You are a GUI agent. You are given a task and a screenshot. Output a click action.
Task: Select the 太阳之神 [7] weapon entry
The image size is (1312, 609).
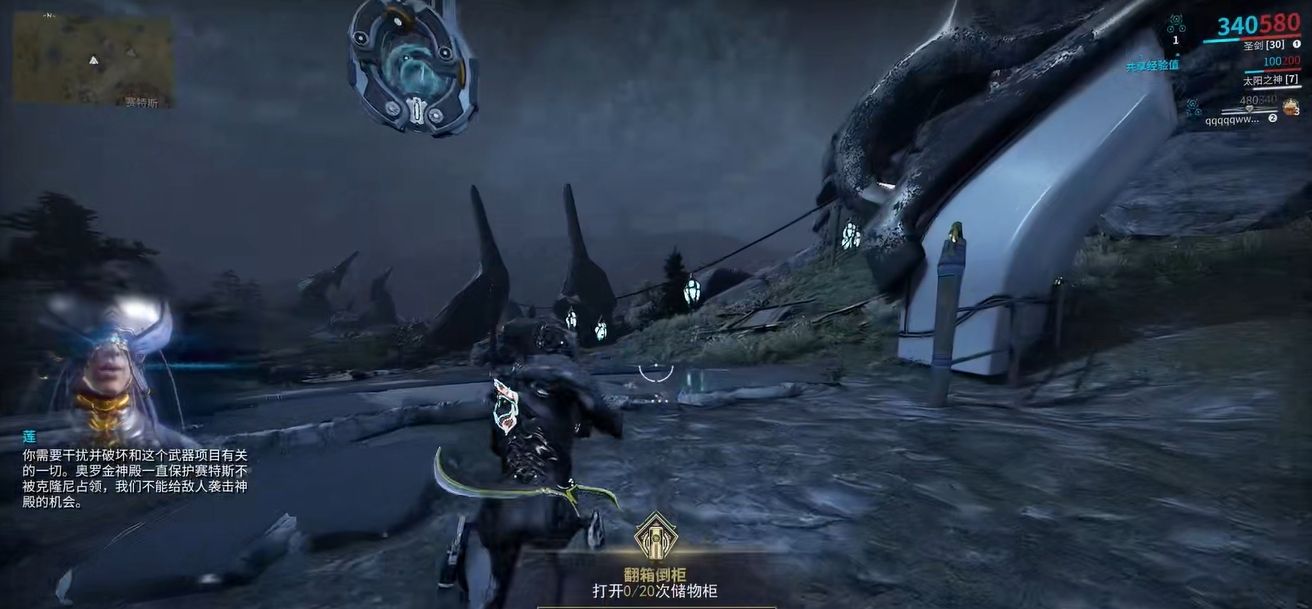point(1270,79)
